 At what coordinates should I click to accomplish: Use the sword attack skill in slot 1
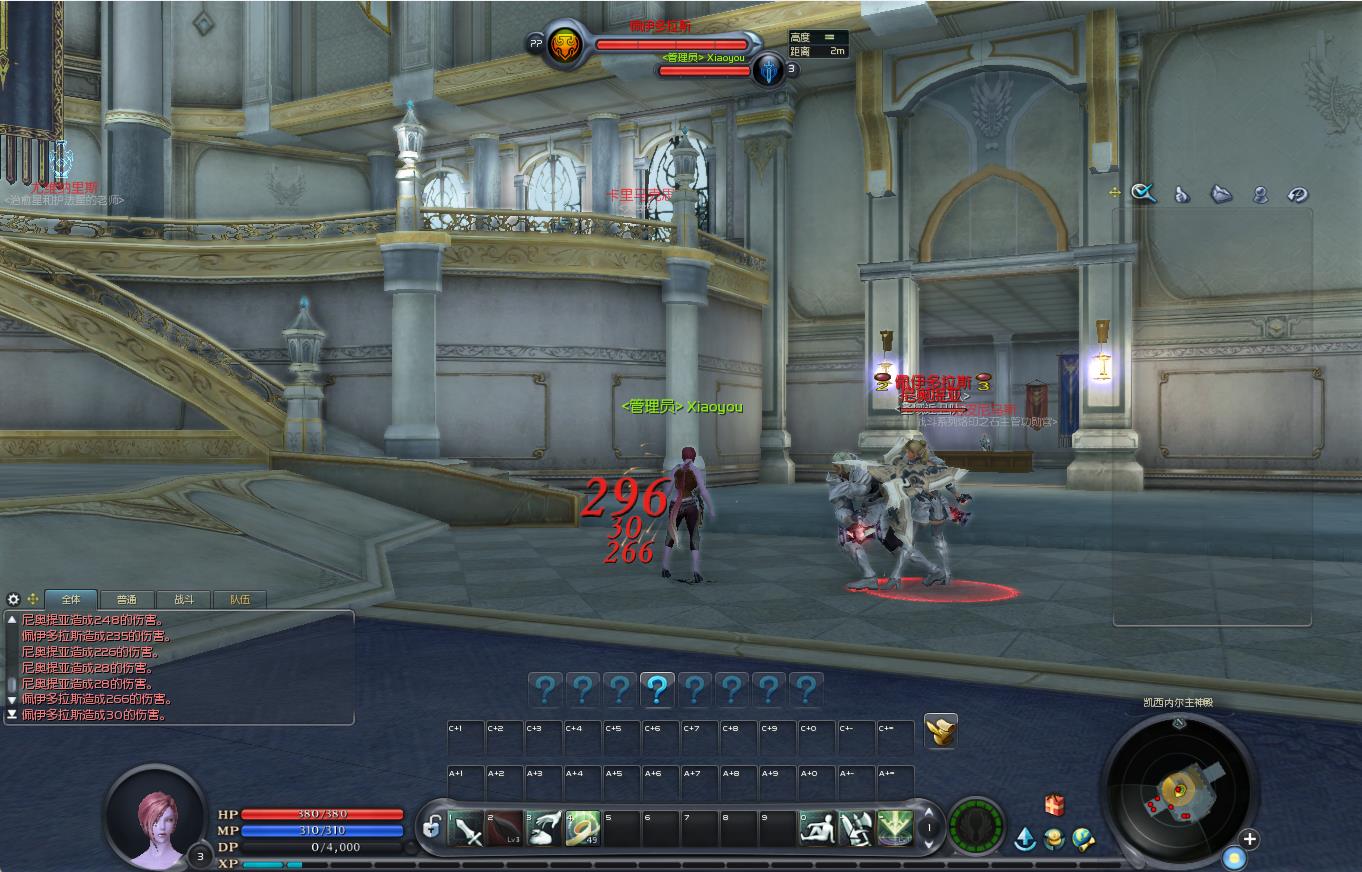pyautogui.click(x=467, y=828)
